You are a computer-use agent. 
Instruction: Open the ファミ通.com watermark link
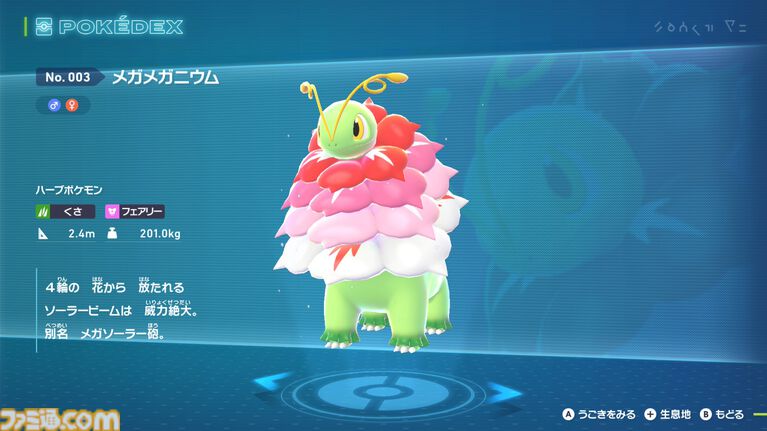pos(60,417)
